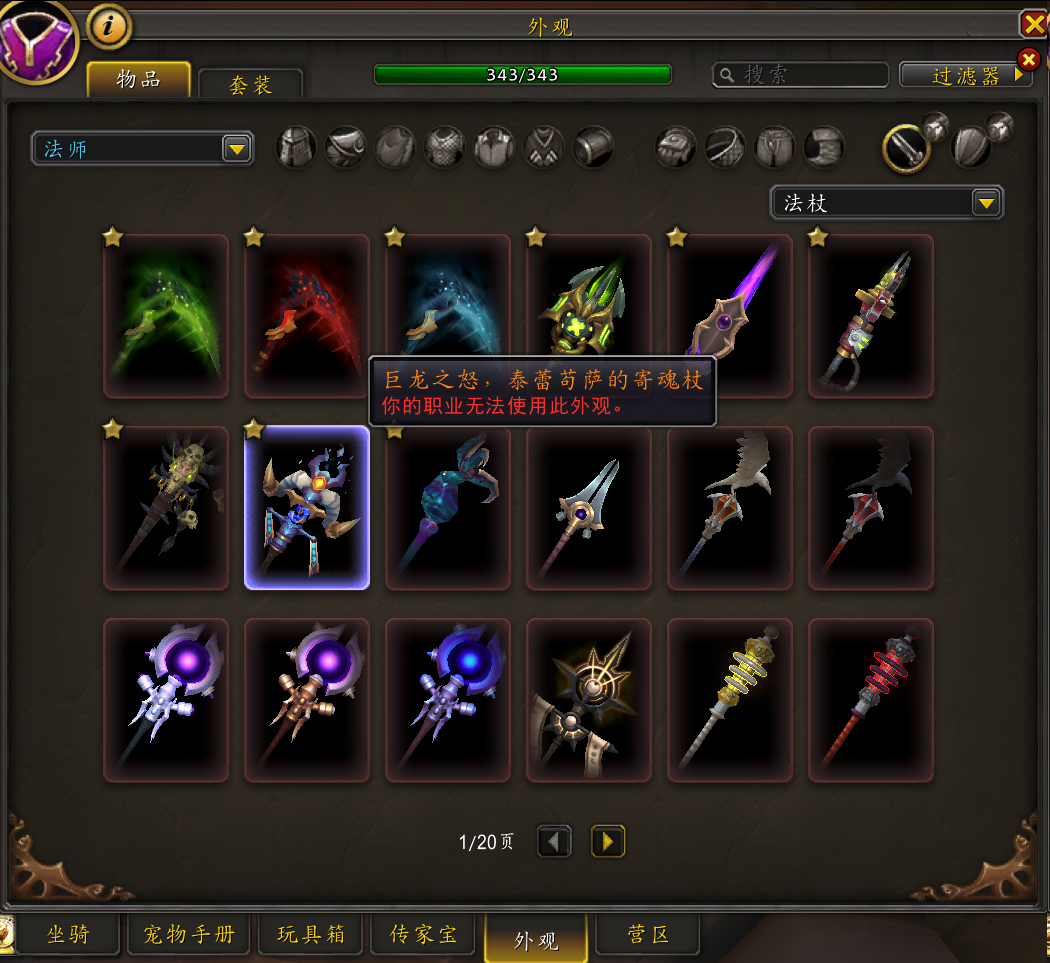
Task: Open the 过滤器 filter menu
Action: (965, 76)
